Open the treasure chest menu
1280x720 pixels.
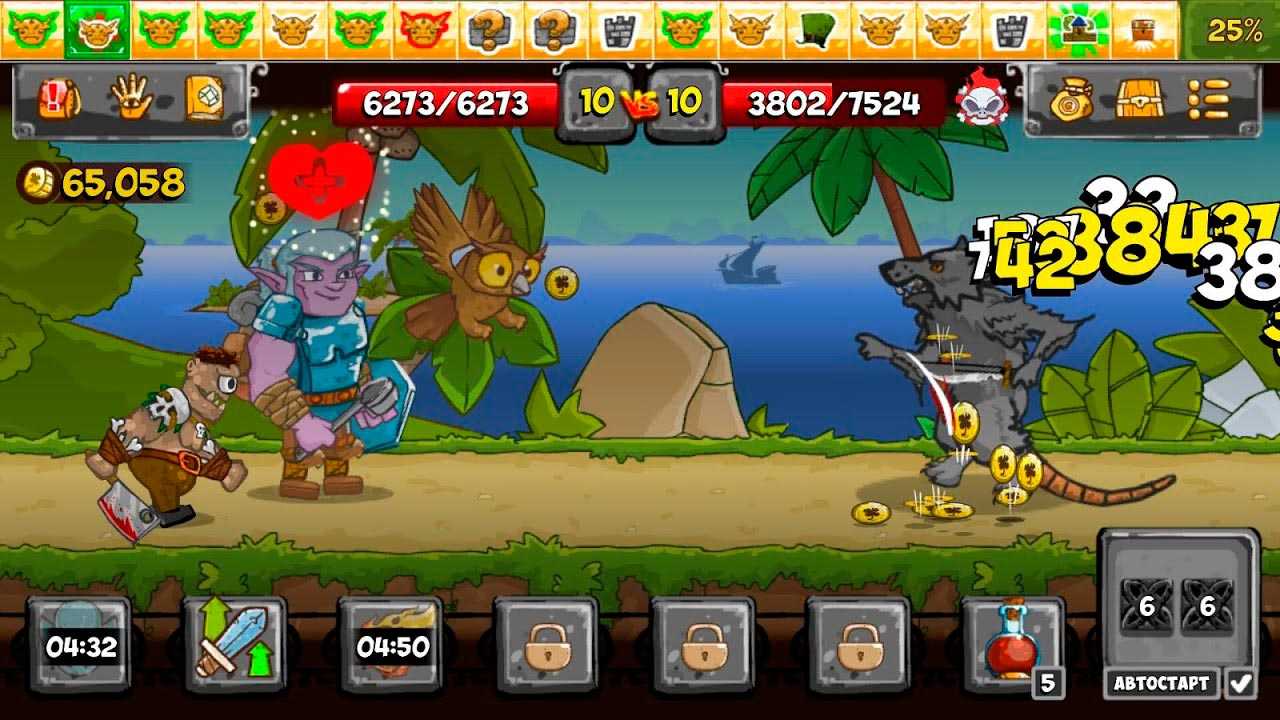pyautogui.click(x=1139, y=100)
